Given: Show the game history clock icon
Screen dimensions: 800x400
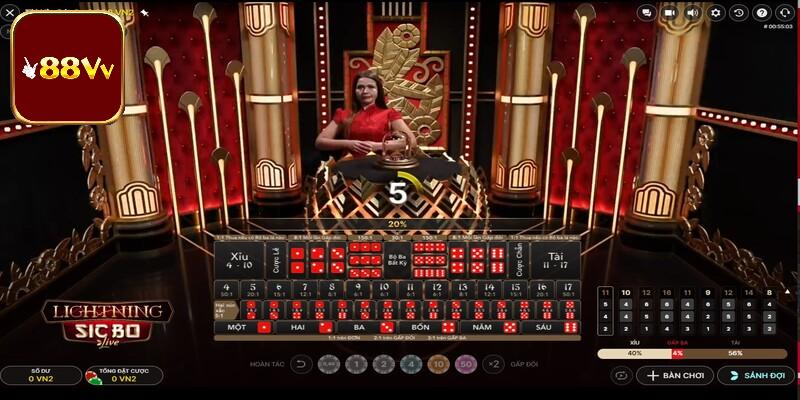Looking at the screenshot, I should [x=739, y=13].
